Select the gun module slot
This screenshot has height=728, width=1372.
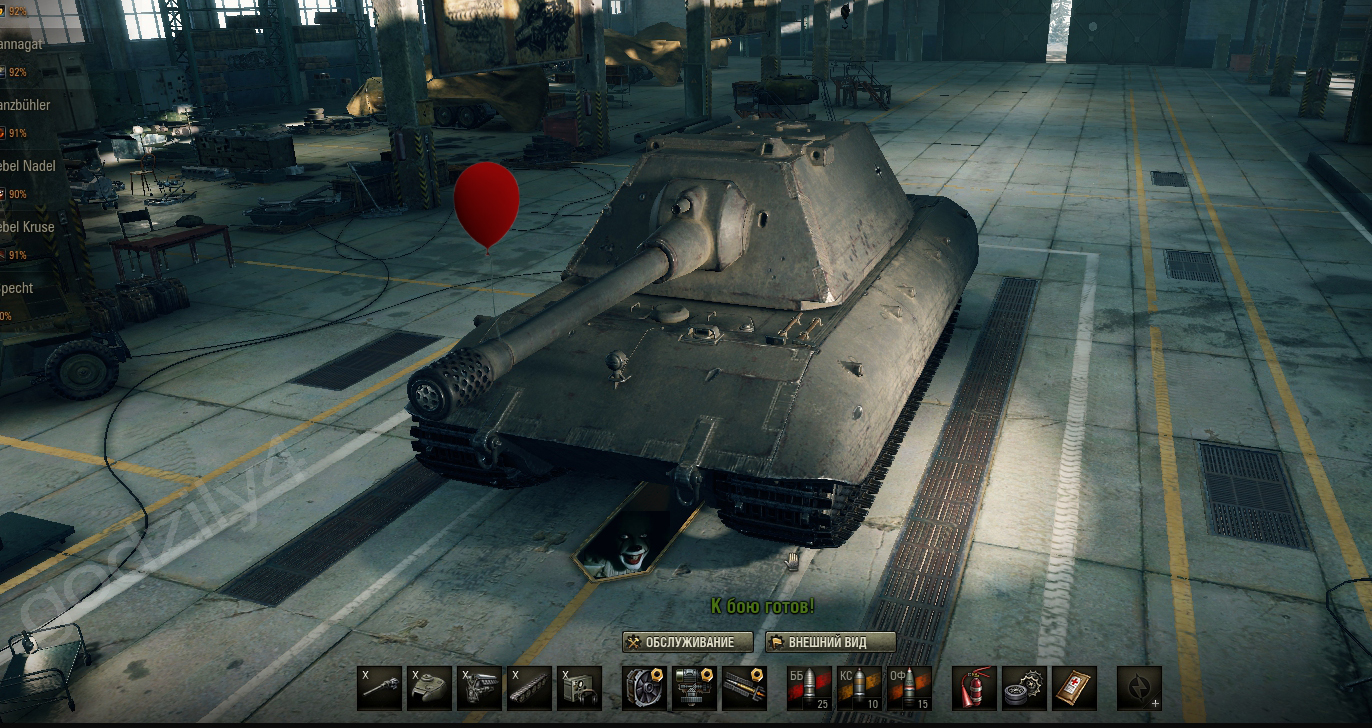pos(379,688)
